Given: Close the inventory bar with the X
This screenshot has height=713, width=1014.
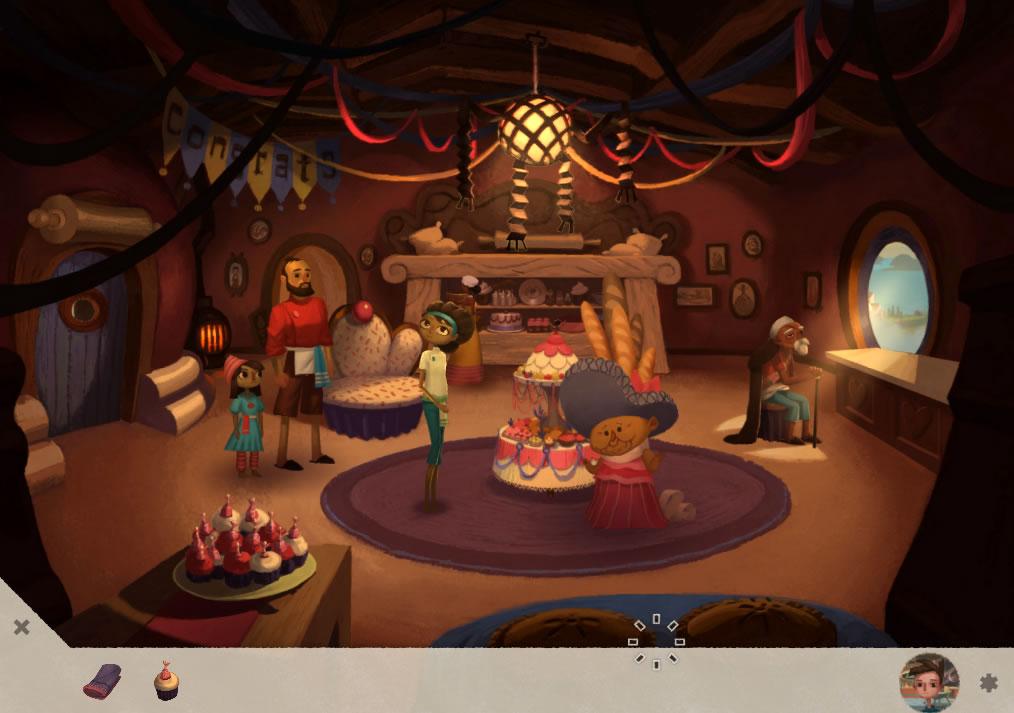Looking at the screenshot, I should (x=21, y=627).
